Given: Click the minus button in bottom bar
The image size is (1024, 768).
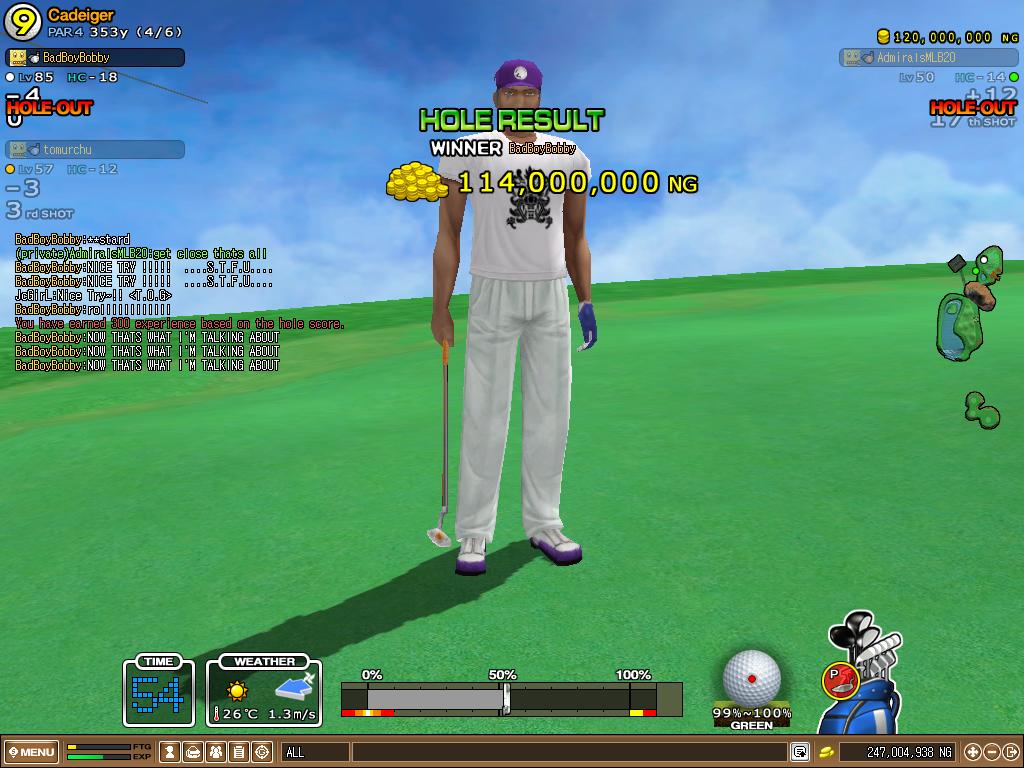Looking at the screenshot, I should (991, 752).
